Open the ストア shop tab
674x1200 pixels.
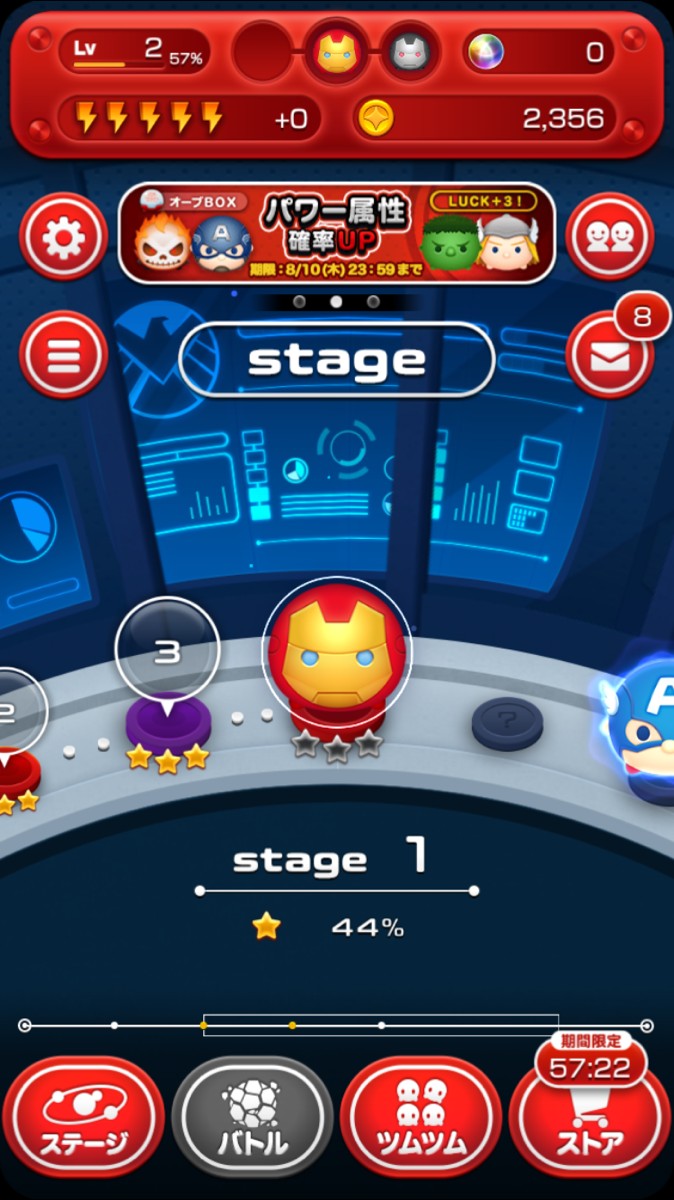pos(590,1120)
